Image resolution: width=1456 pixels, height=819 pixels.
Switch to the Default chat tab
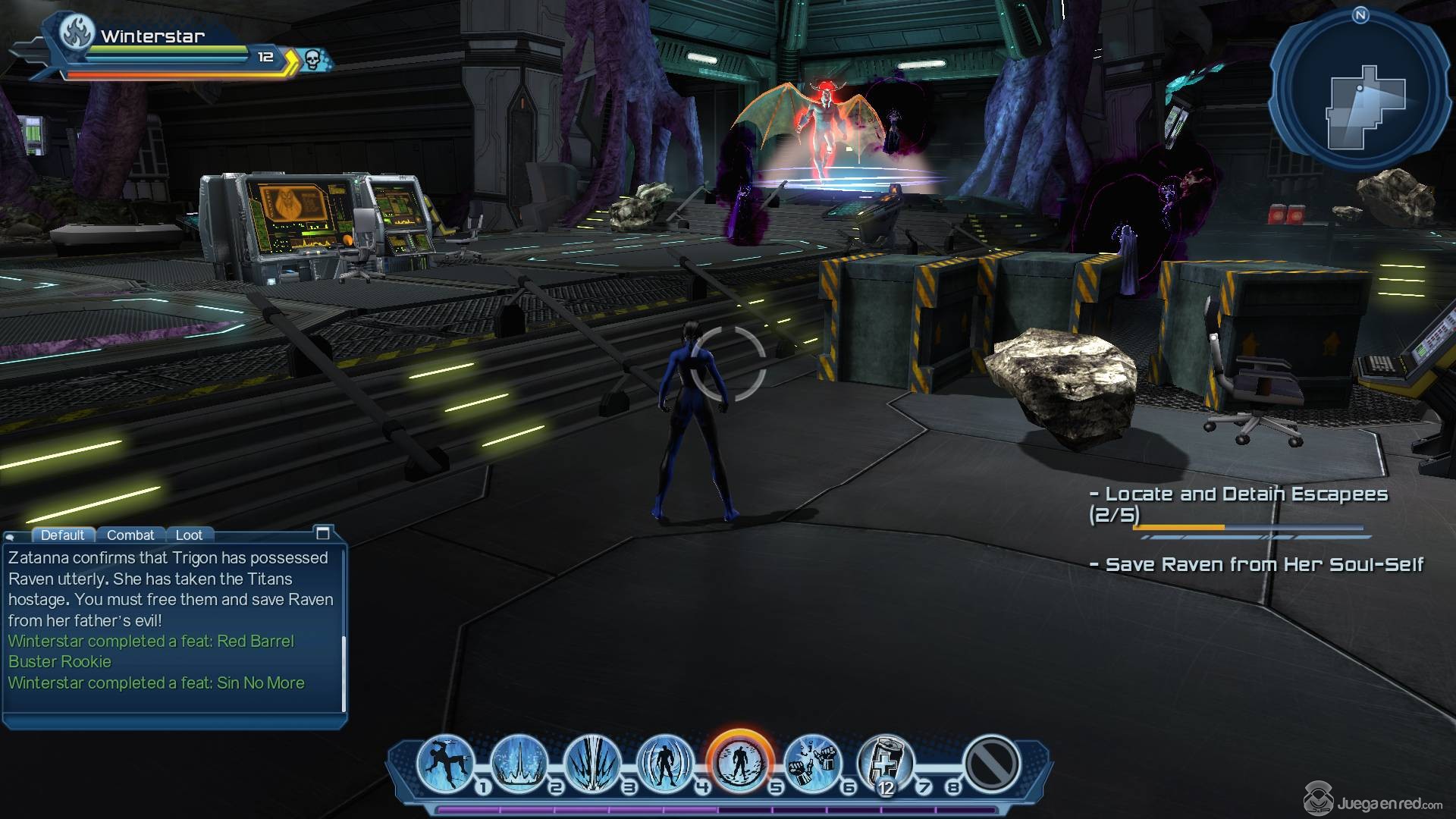pyautogui.click(x=62, y=535)
